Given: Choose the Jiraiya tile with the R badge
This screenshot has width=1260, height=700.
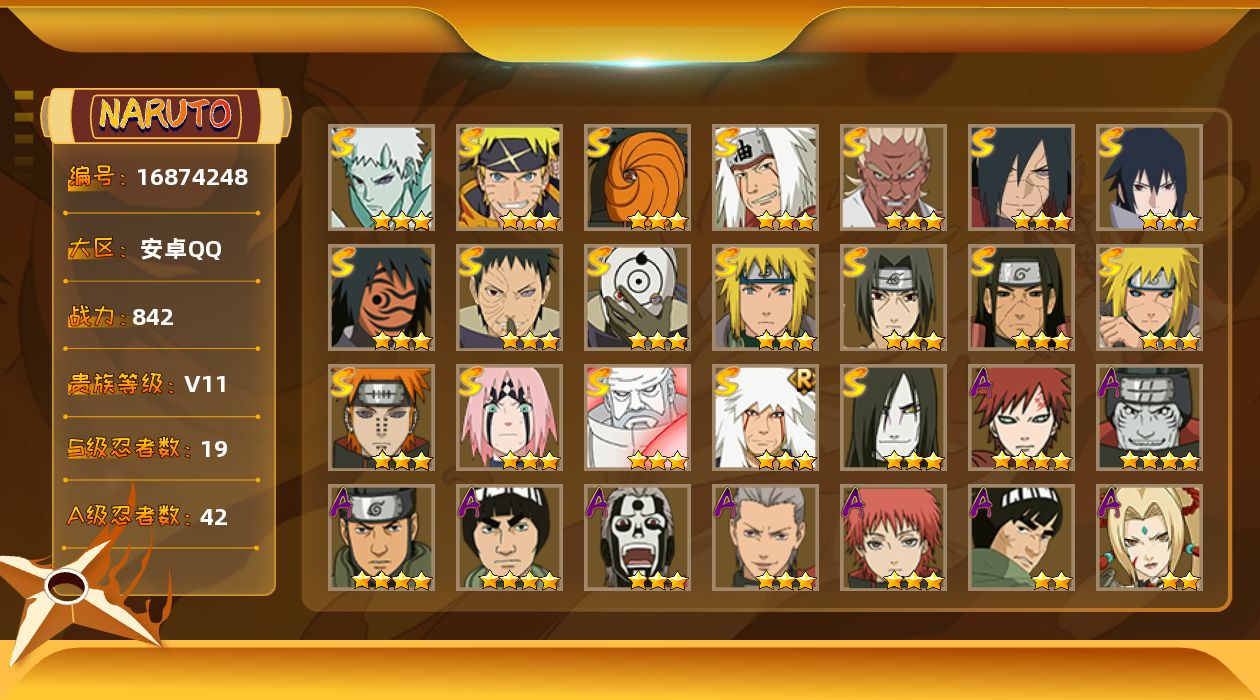Looking at the screenshot, I should pyautogui.click(x=765, y=418).
